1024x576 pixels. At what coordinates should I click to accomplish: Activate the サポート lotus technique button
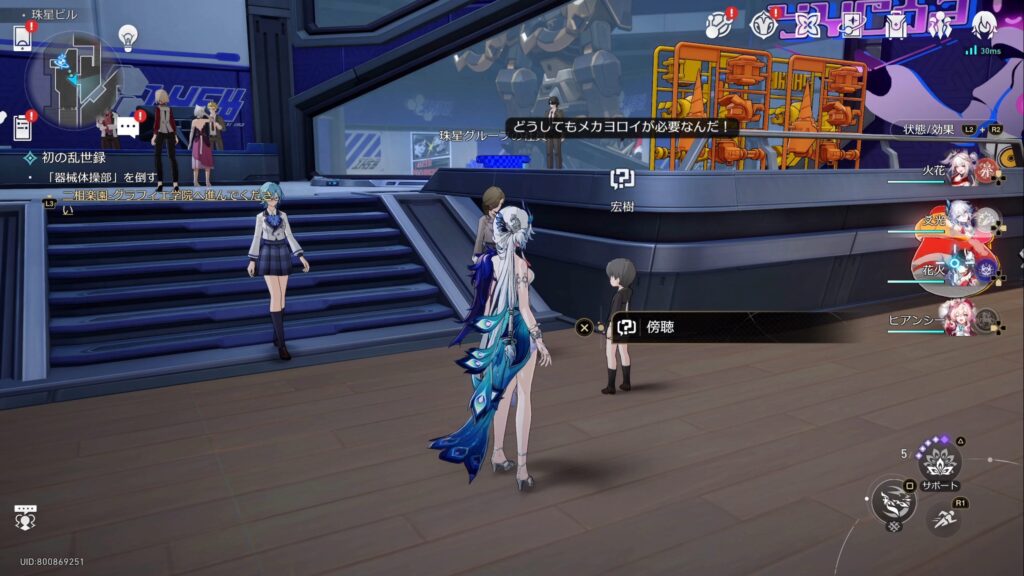coord(940,461)
